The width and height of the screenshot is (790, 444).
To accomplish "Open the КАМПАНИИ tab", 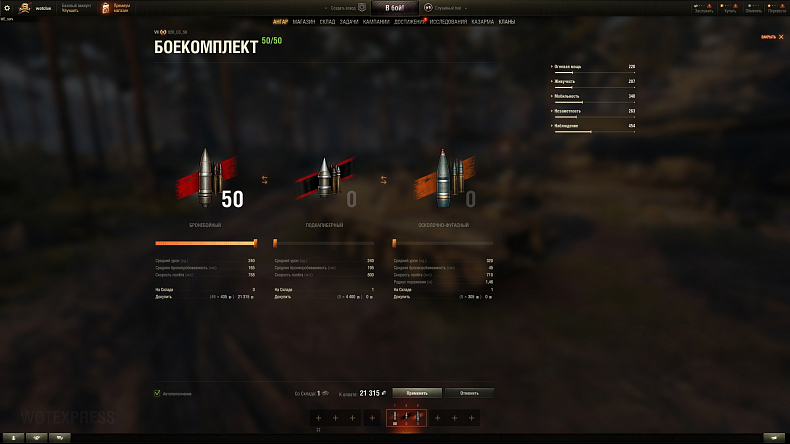I will click(x=376, y=21).
